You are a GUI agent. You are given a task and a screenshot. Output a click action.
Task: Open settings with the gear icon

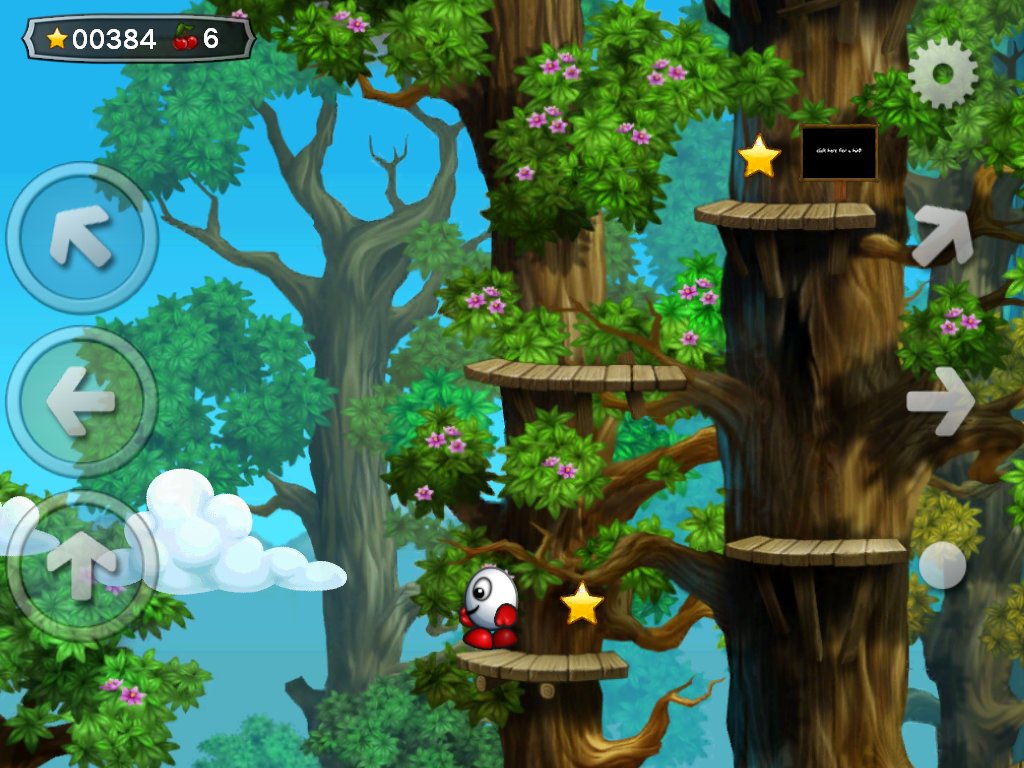tap(943, 73)
